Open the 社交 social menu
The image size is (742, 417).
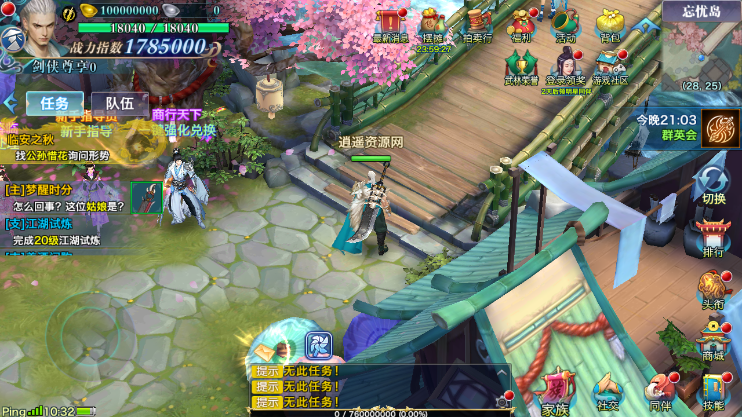pyautogui.click(x=607, y=392)
